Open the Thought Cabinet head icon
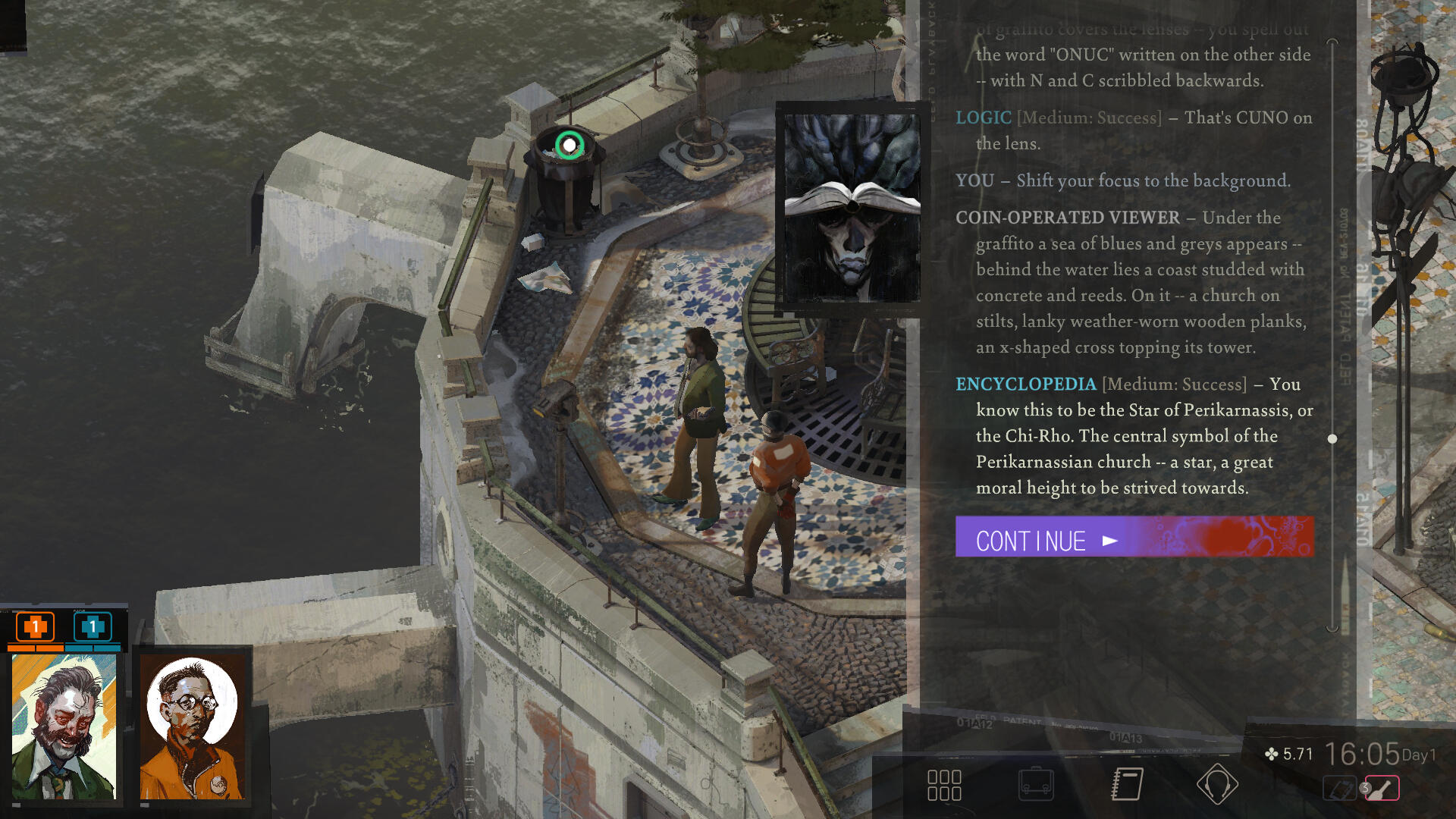This screenshot has height=819, width=1456. pos(1217,785)
